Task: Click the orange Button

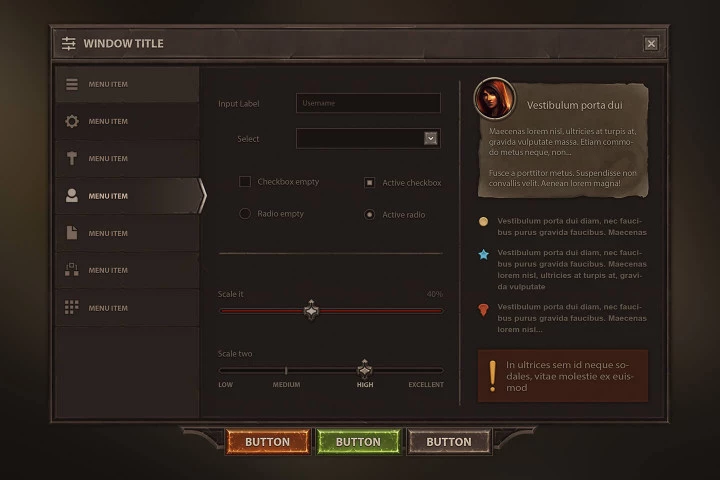Action: tap(267, 442)
